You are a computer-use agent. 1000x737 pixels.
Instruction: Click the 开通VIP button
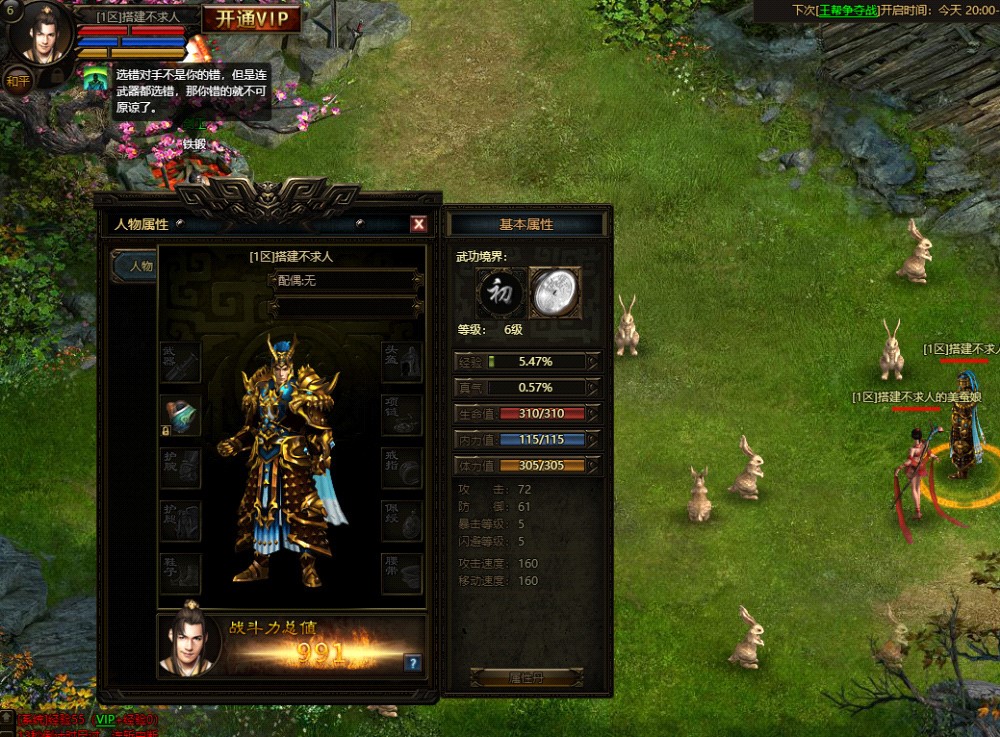tap(251, 18)
